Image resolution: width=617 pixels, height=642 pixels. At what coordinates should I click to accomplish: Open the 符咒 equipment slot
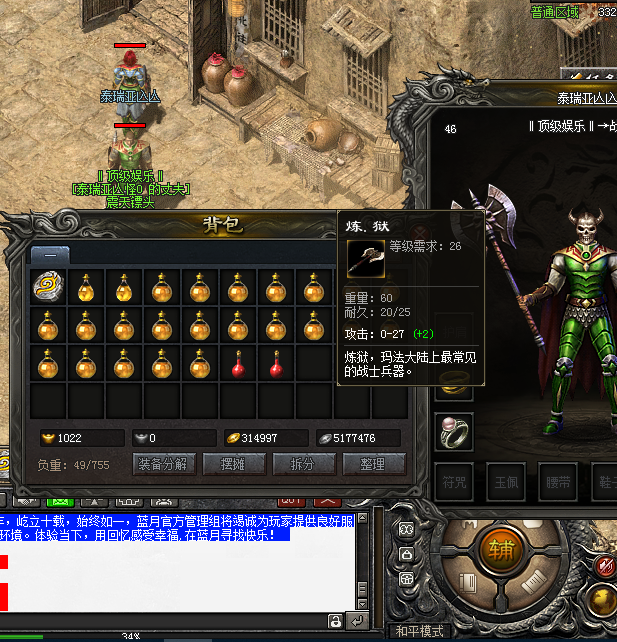tap(456, 481)
